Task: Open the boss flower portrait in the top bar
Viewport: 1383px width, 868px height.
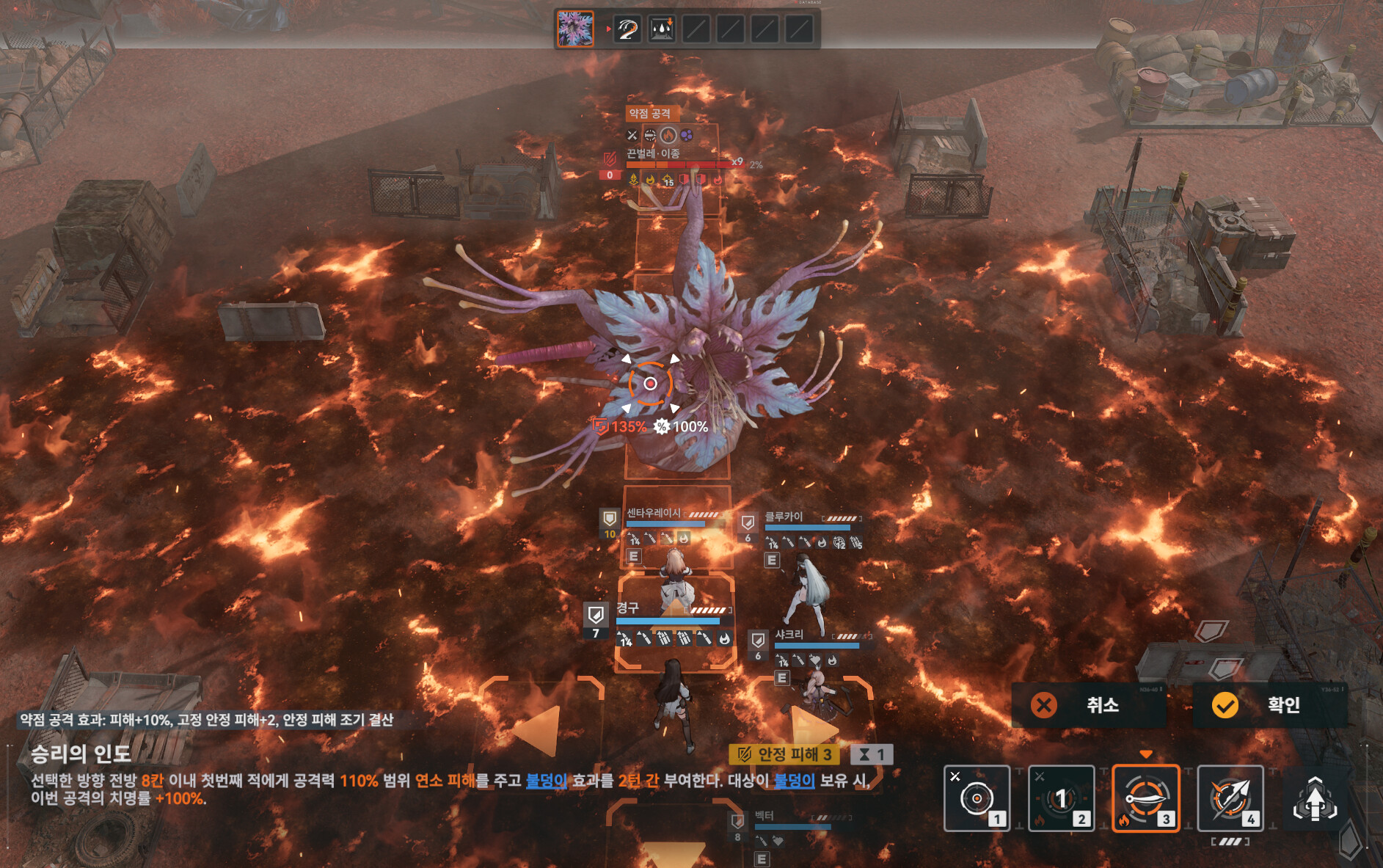Action: coord(575,29)
